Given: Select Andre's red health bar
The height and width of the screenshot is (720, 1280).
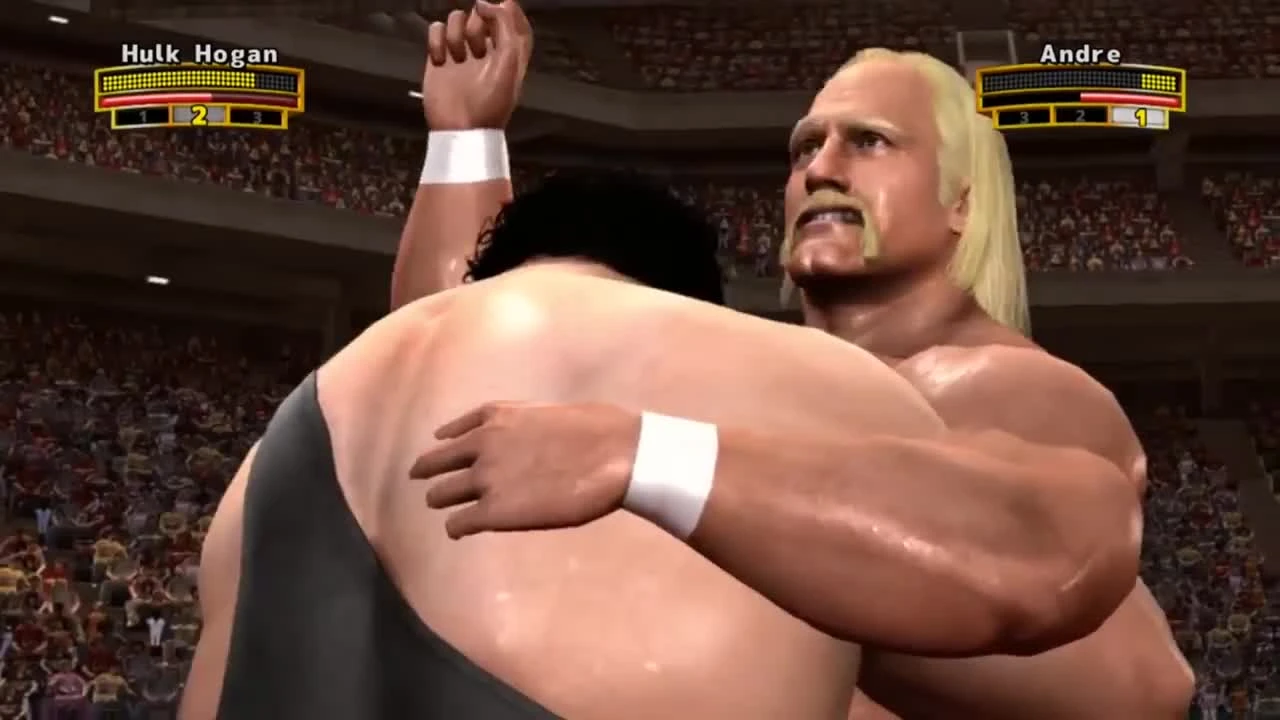Looking at the screenshot, I should tap(1130, 100).
